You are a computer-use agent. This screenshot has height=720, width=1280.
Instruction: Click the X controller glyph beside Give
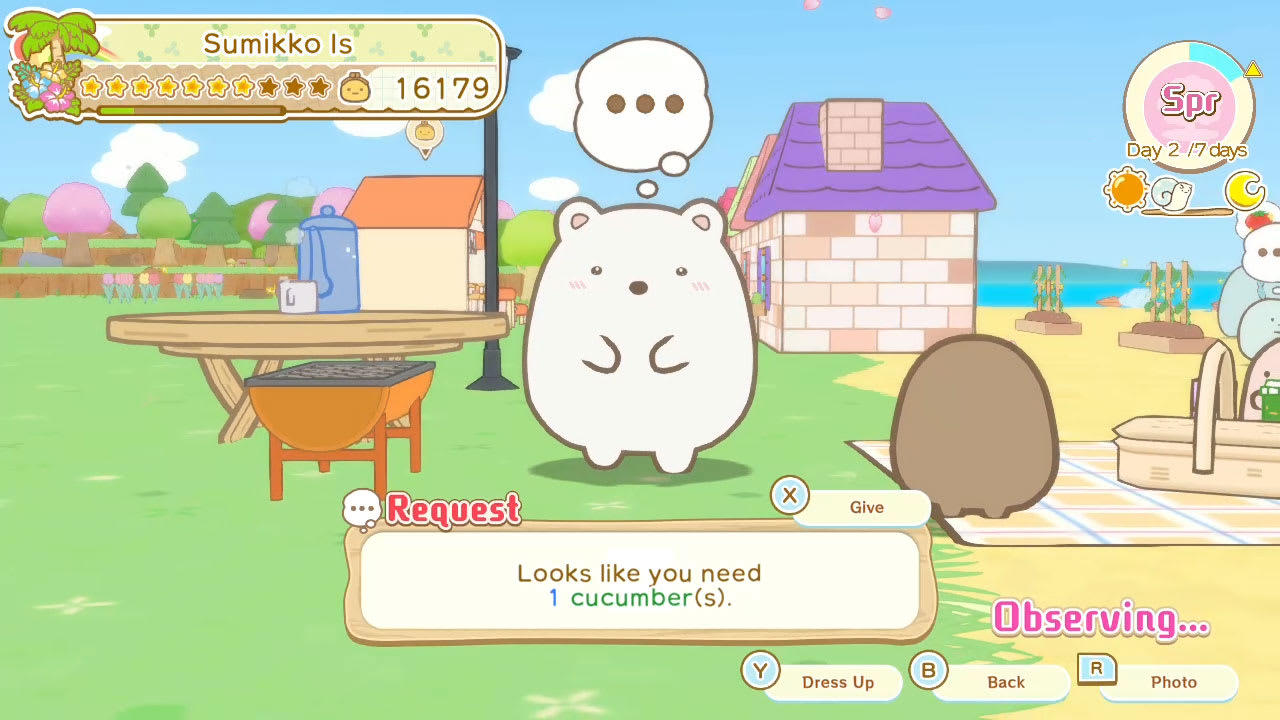coord(789,497)
